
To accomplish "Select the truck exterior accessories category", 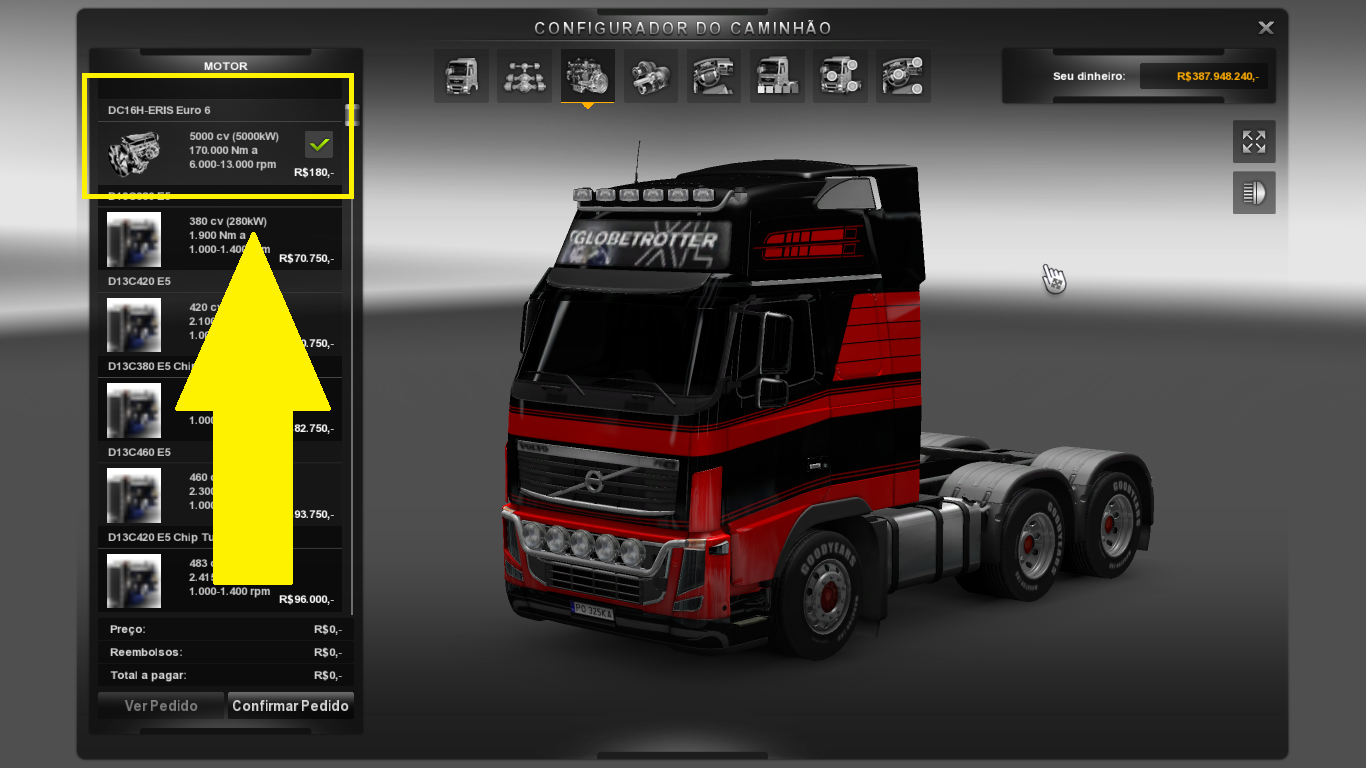I will pyautogui.click(x=777, y=75).
